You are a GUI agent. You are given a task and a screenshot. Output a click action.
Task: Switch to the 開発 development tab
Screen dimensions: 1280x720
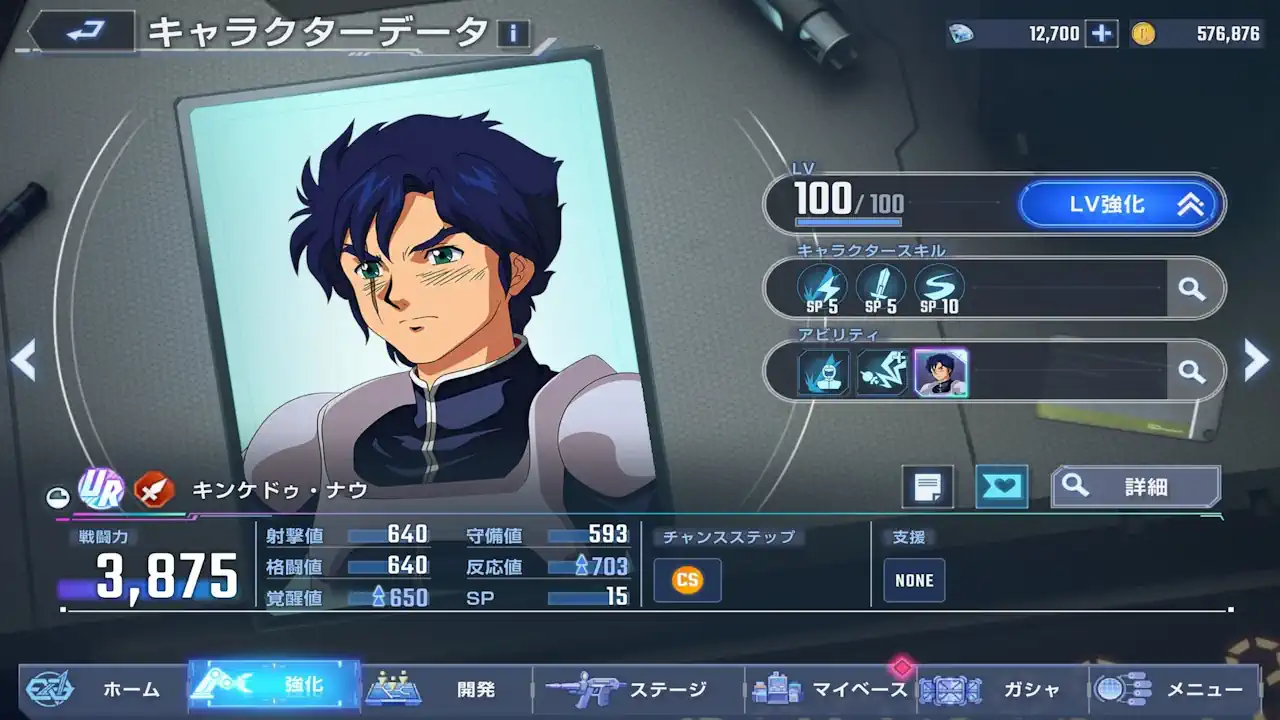[x=445, y=689]
